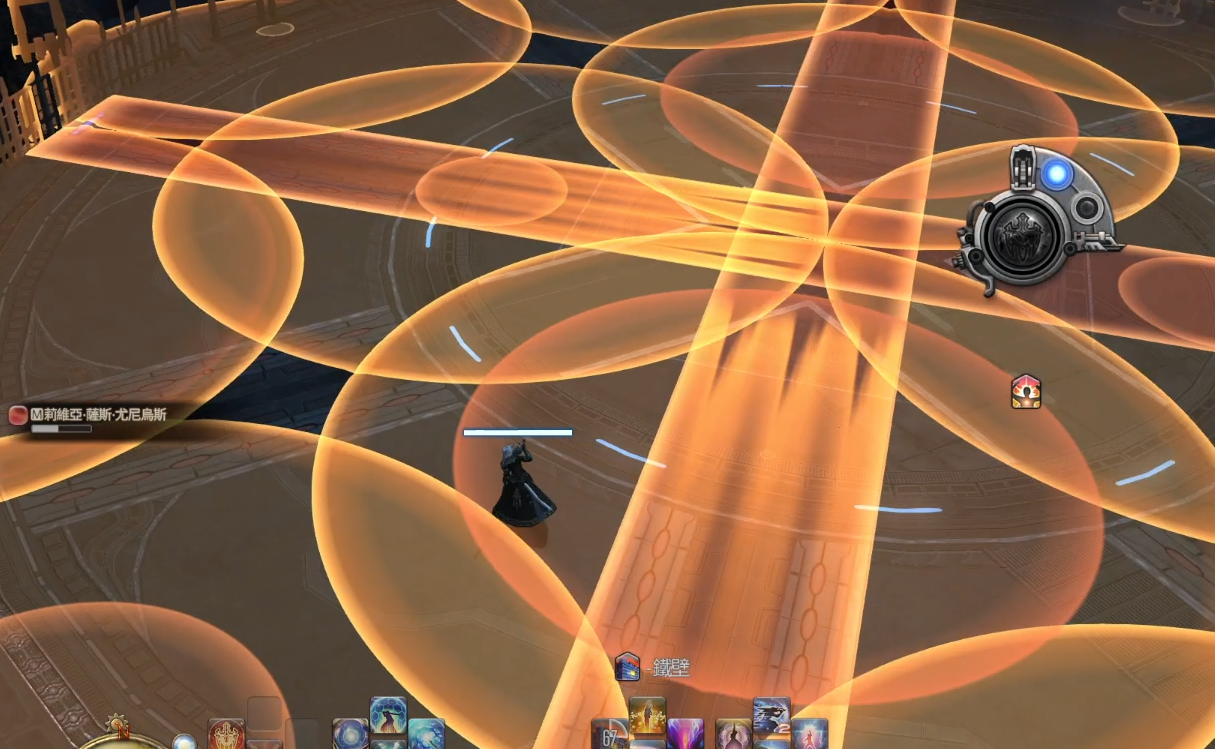This screenshot has height=749, width=1215.
Task: Select 莉維亞·薩斯·尤尼烏斯 in the enemy list
Action: point(100,414)
